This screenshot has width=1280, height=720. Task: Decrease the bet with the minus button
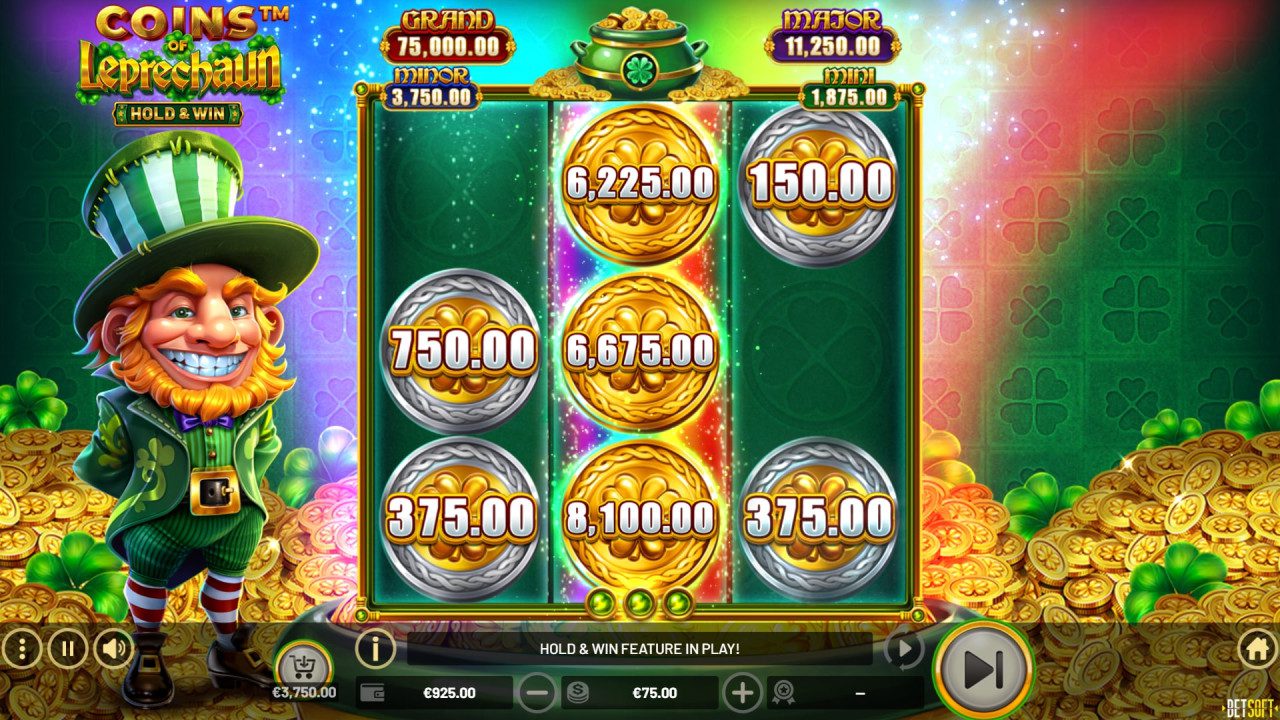point(537,692)
